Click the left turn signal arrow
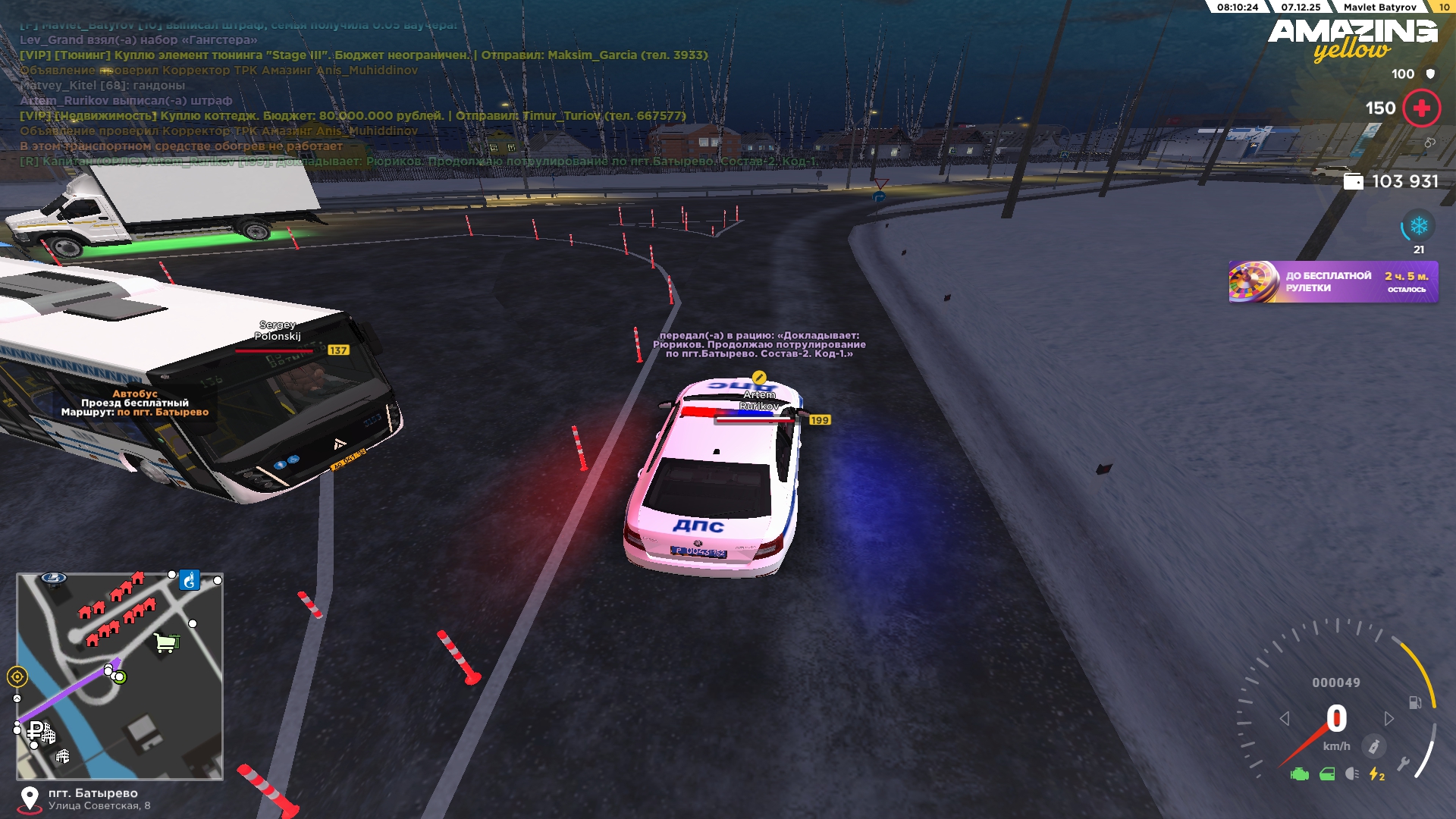The image size is (1456, 819). click(x=1284, y=718)
